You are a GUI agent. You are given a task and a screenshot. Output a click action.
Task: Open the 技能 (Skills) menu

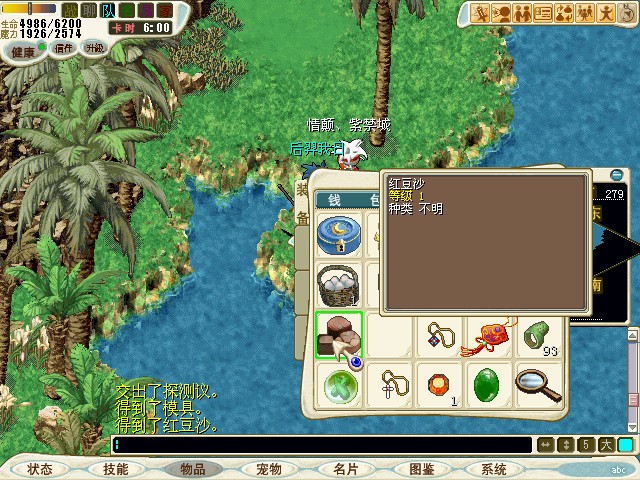(x=115, y=468)
